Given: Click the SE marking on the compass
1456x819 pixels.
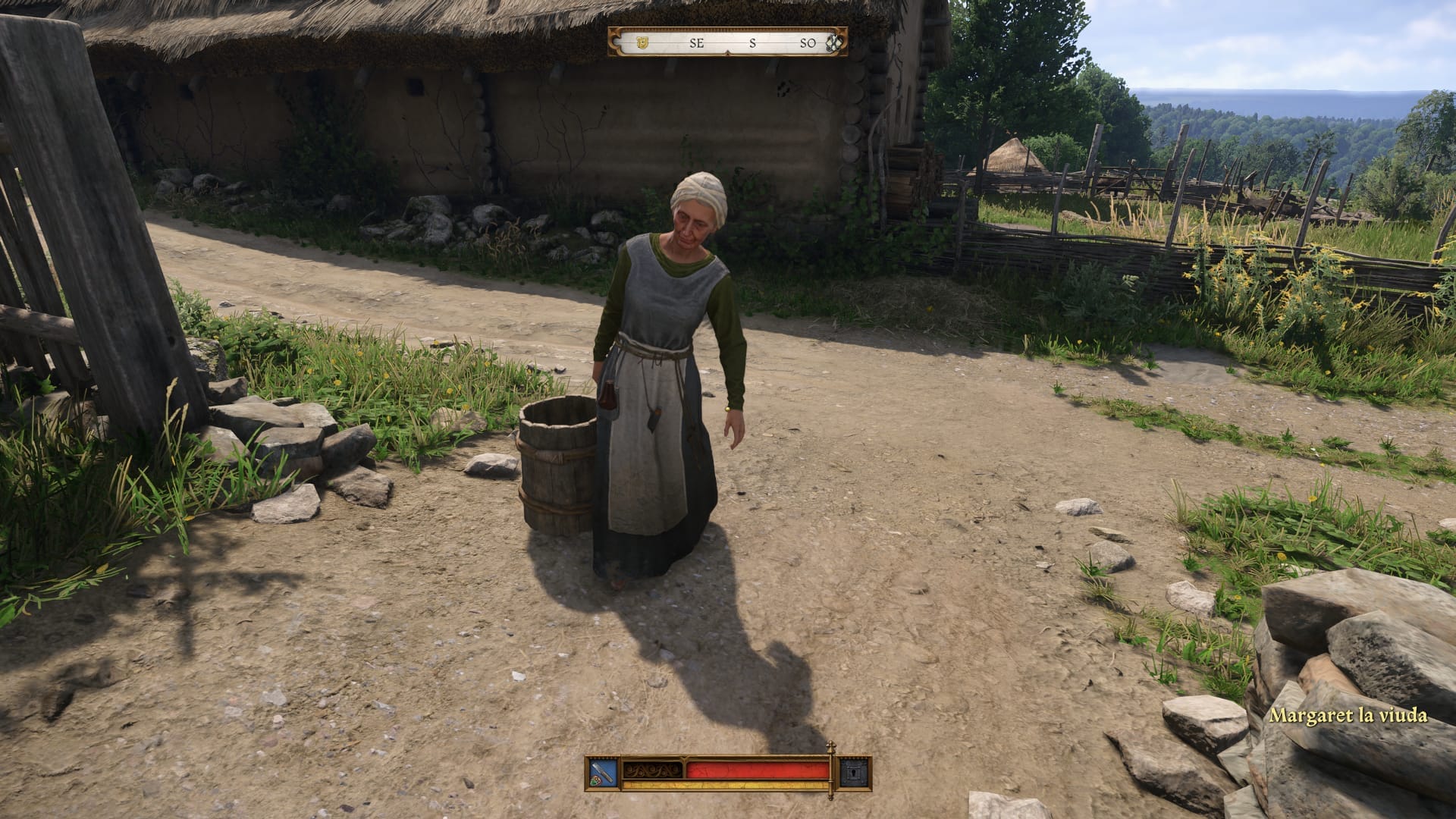Looking at the screenshot, I should click(x=698, y=43).
